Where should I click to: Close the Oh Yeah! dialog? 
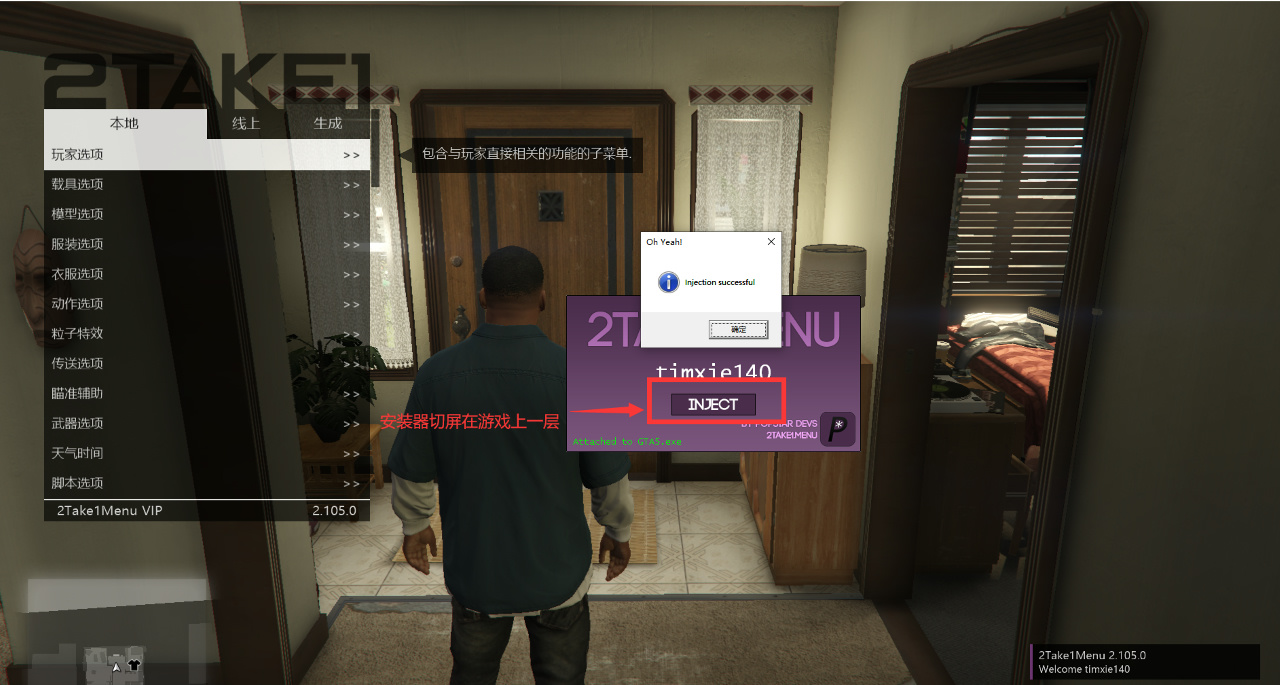[x=770, y=242]
